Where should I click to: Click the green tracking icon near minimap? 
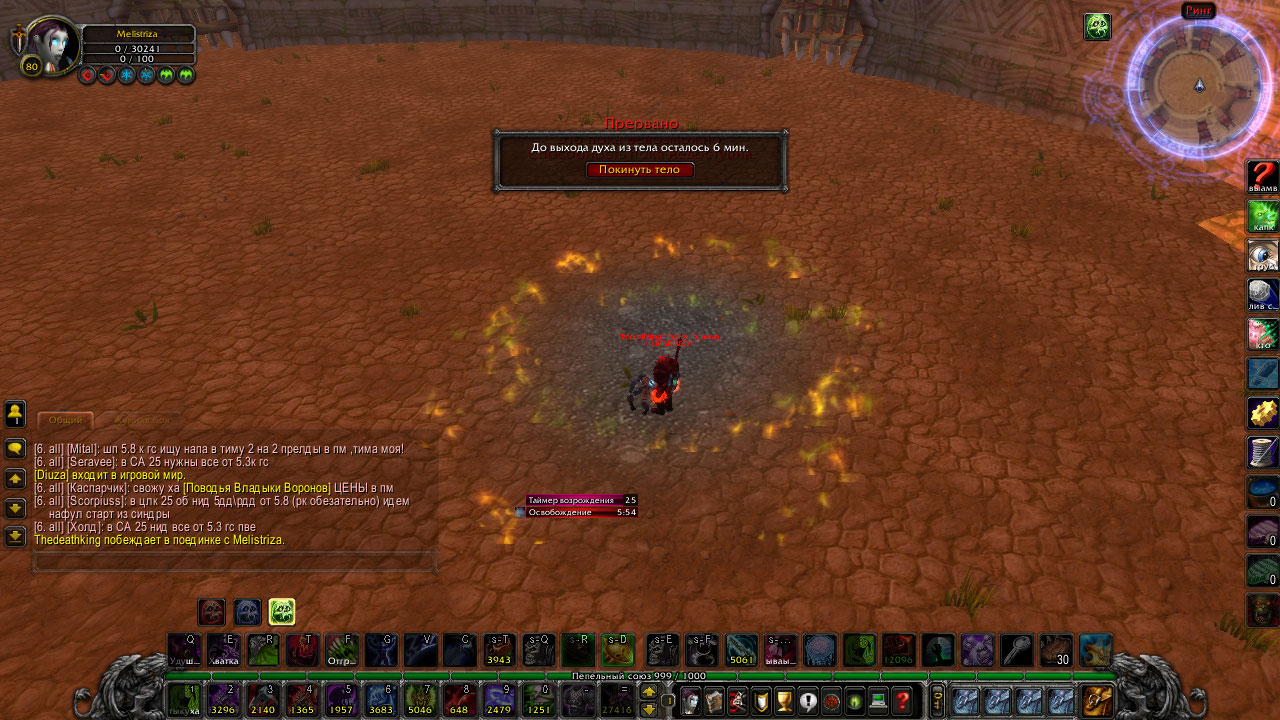pos(1097,27)
